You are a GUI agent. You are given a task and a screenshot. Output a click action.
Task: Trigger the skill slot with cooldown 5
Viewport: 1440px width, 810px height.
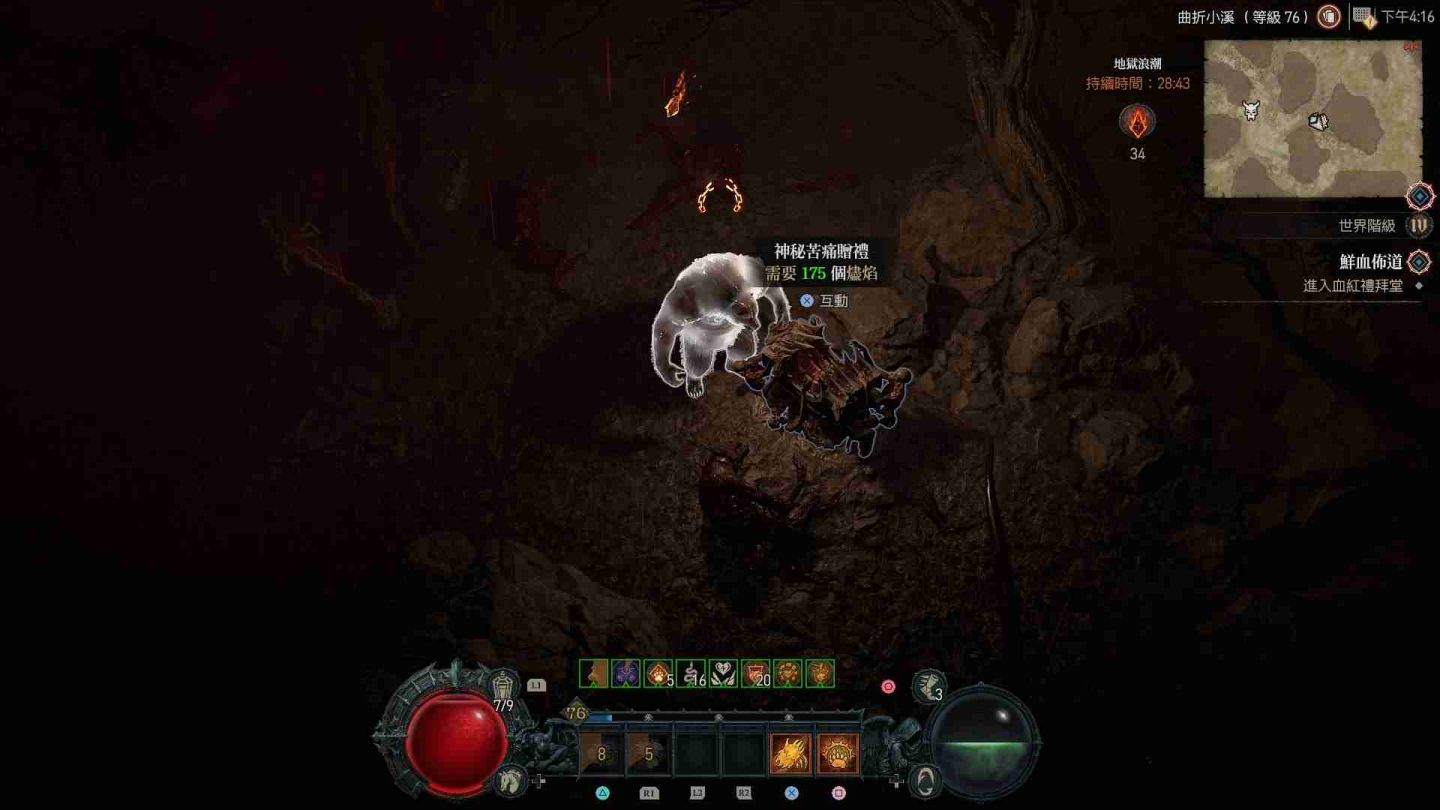tap(648, 754)
